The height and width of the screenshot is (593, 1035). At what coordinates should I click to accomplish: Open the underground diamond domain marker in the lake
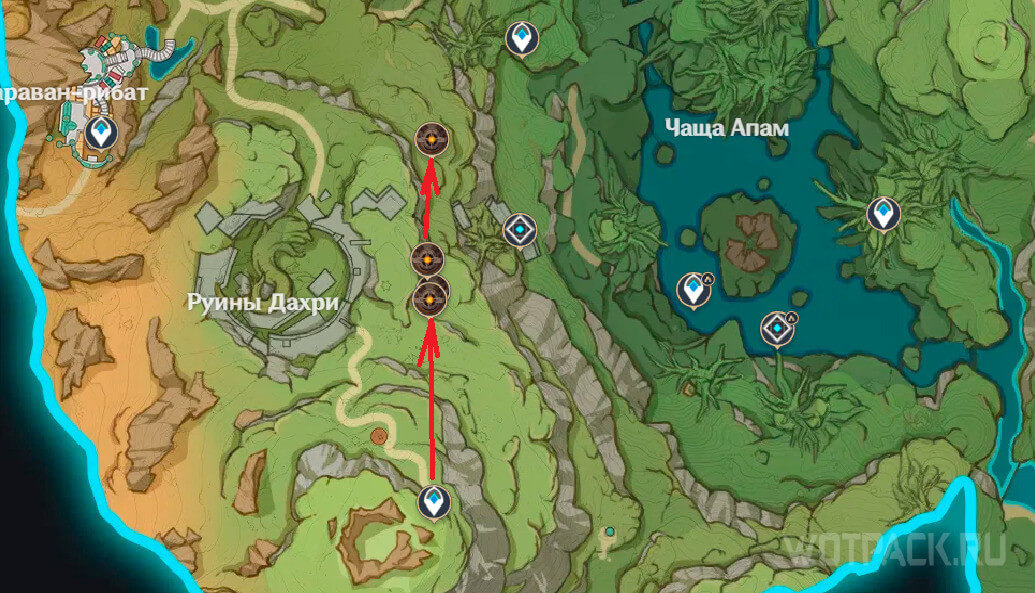point(775,328)
